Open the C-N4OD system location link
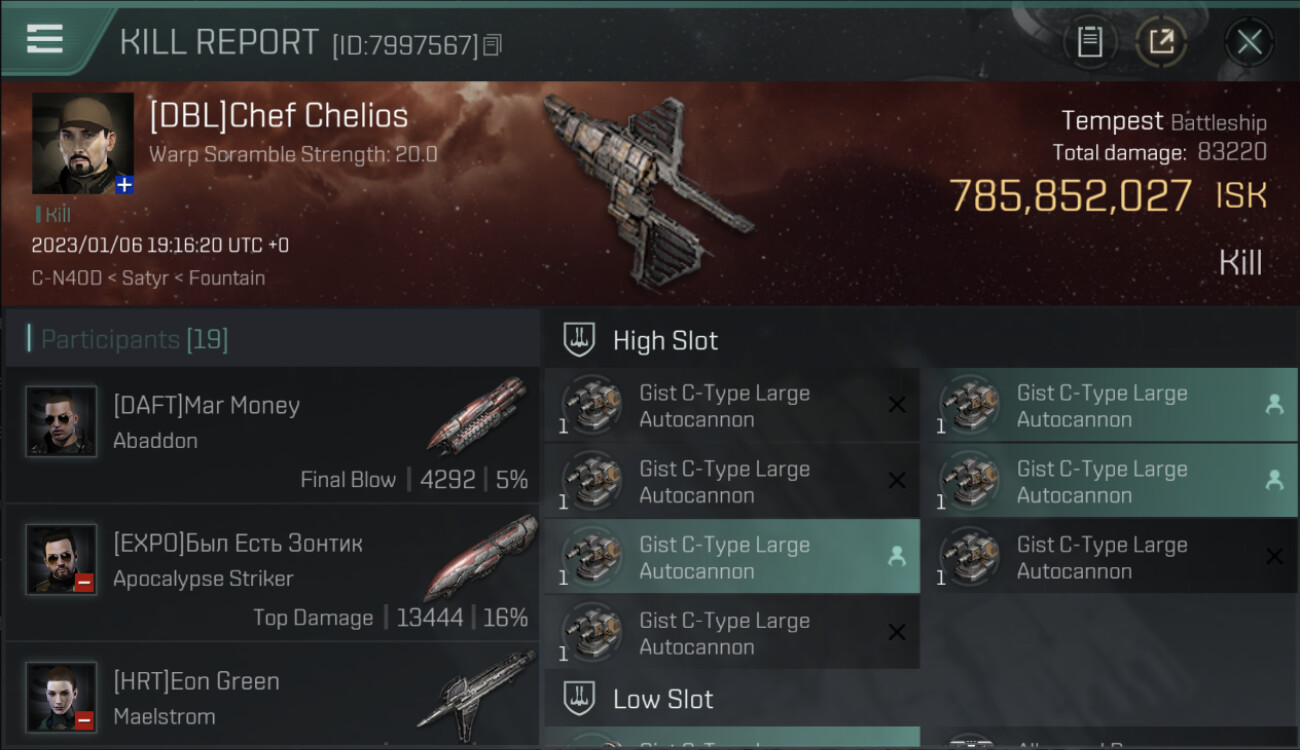Image resolution: width=1300 pixels, height=750 pixels. click(x=67, y=278)
